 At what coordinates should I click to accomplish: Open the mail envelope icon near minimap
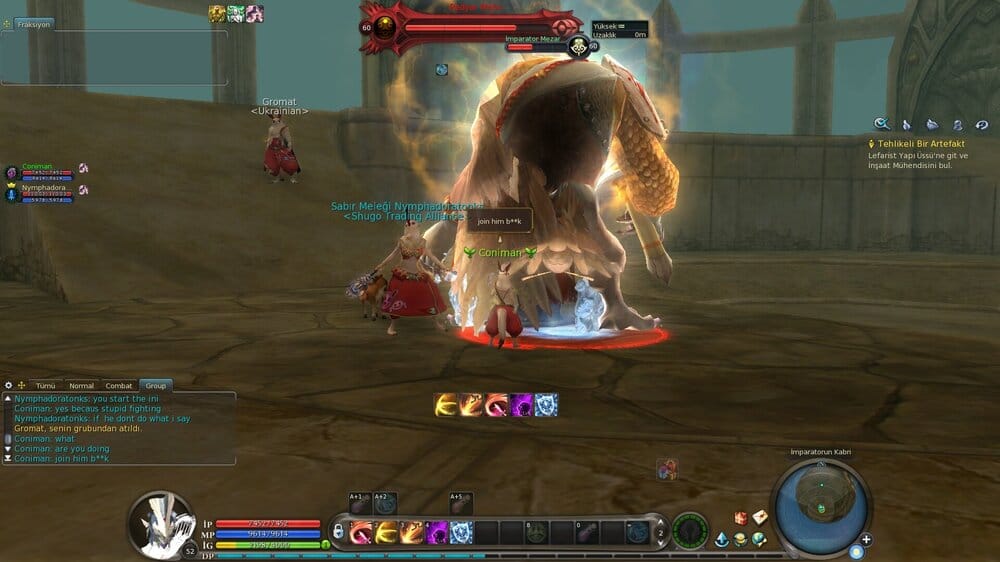(x=760, y=517)
